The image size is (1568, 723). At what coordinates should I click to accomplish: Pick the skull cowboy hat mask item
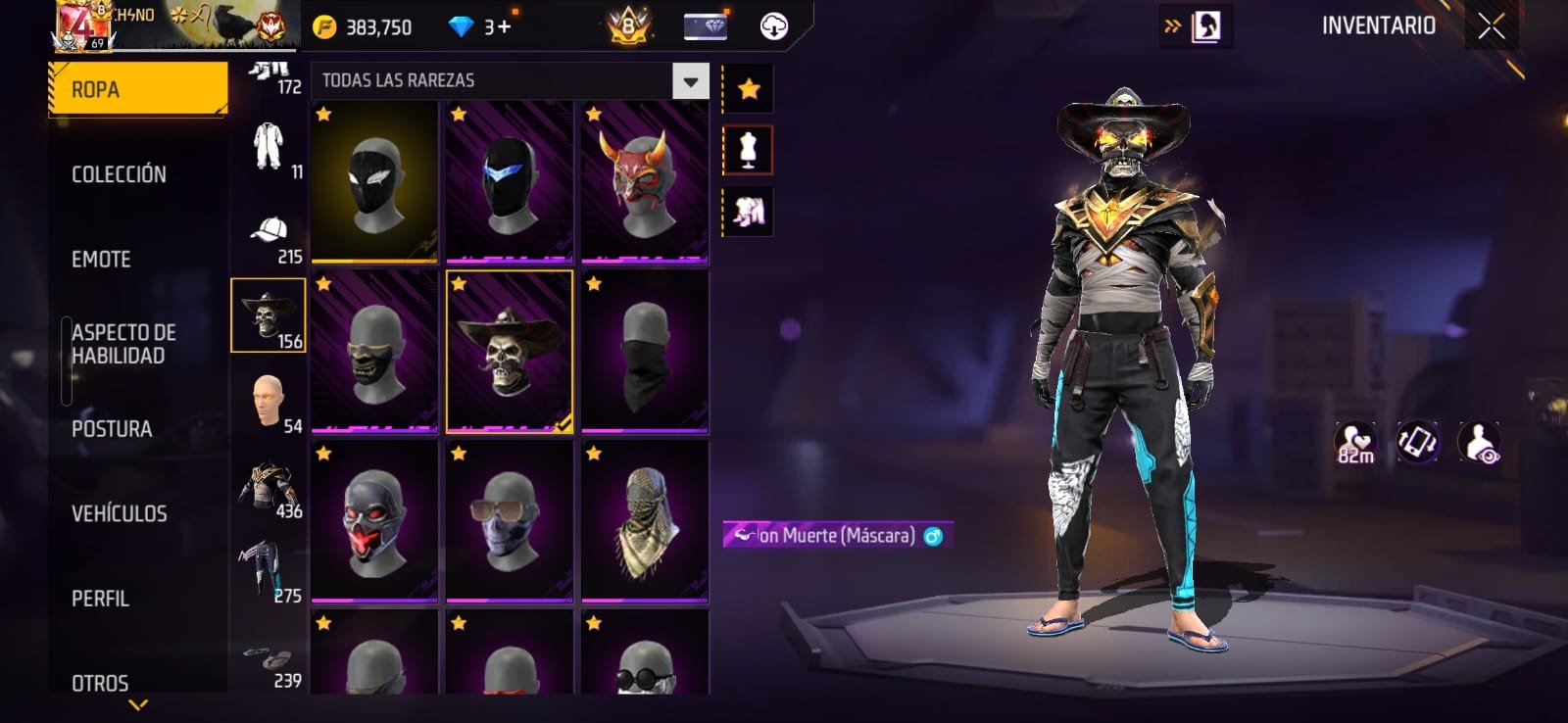point(510,352)
